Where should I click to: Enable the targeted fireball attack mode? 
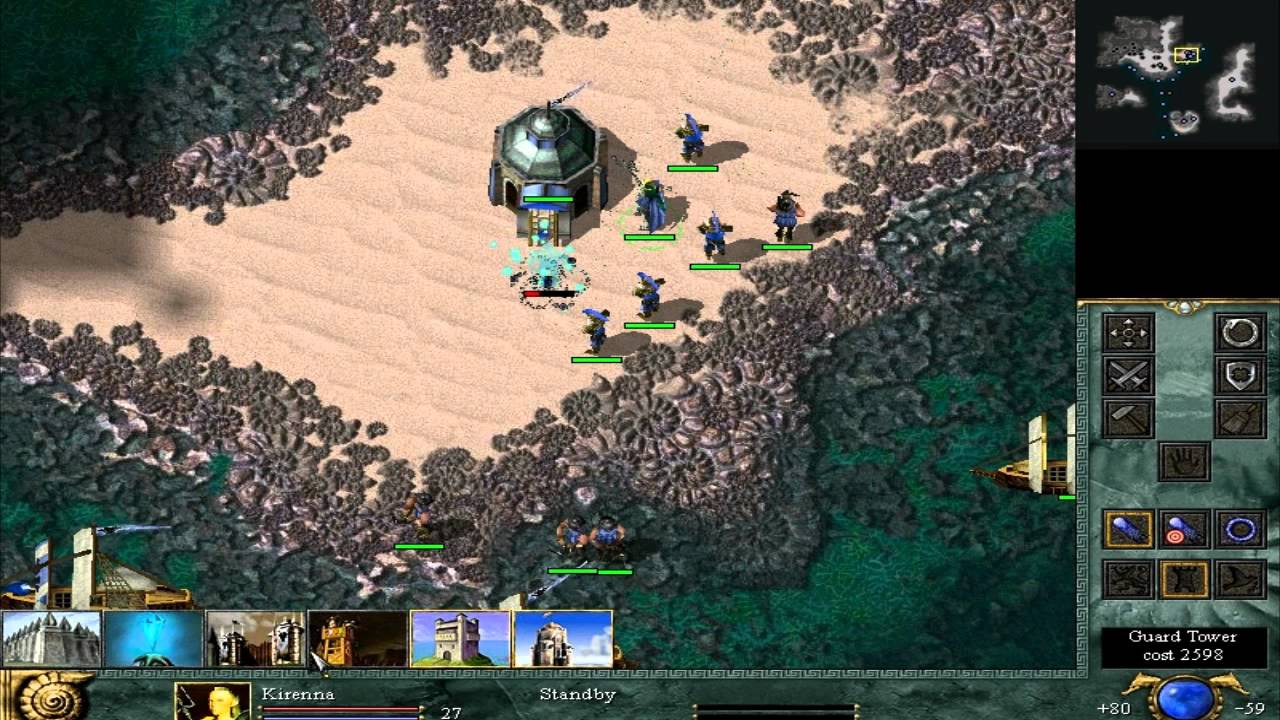pyautogui.click(x=1183, y=527)
